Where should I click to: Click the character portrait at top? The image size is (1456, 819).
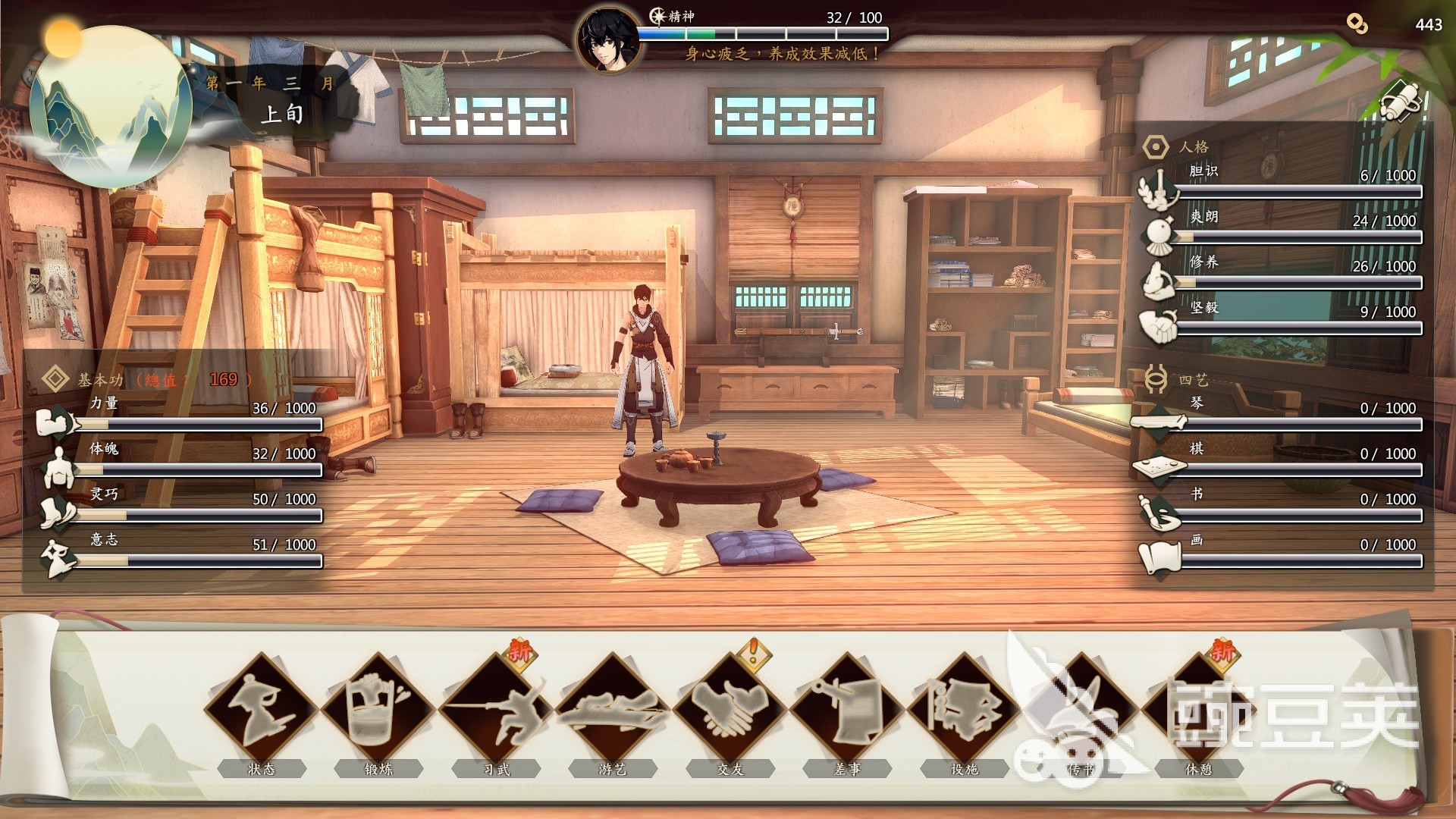tap(608, 39)
